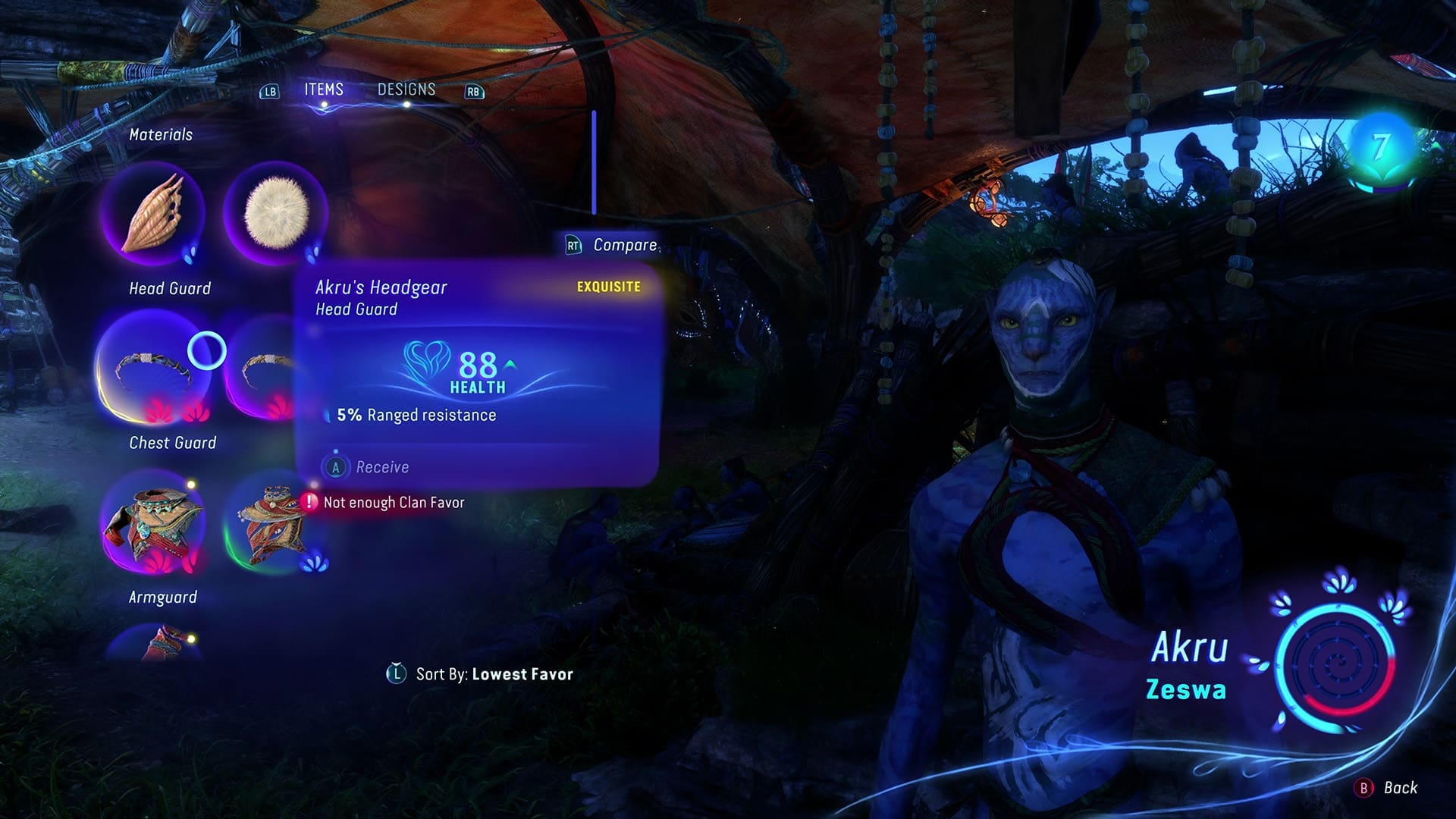Select the second chest guard armor
Image resolution: width=1456 pixels, height=819 pixels.
275,523
